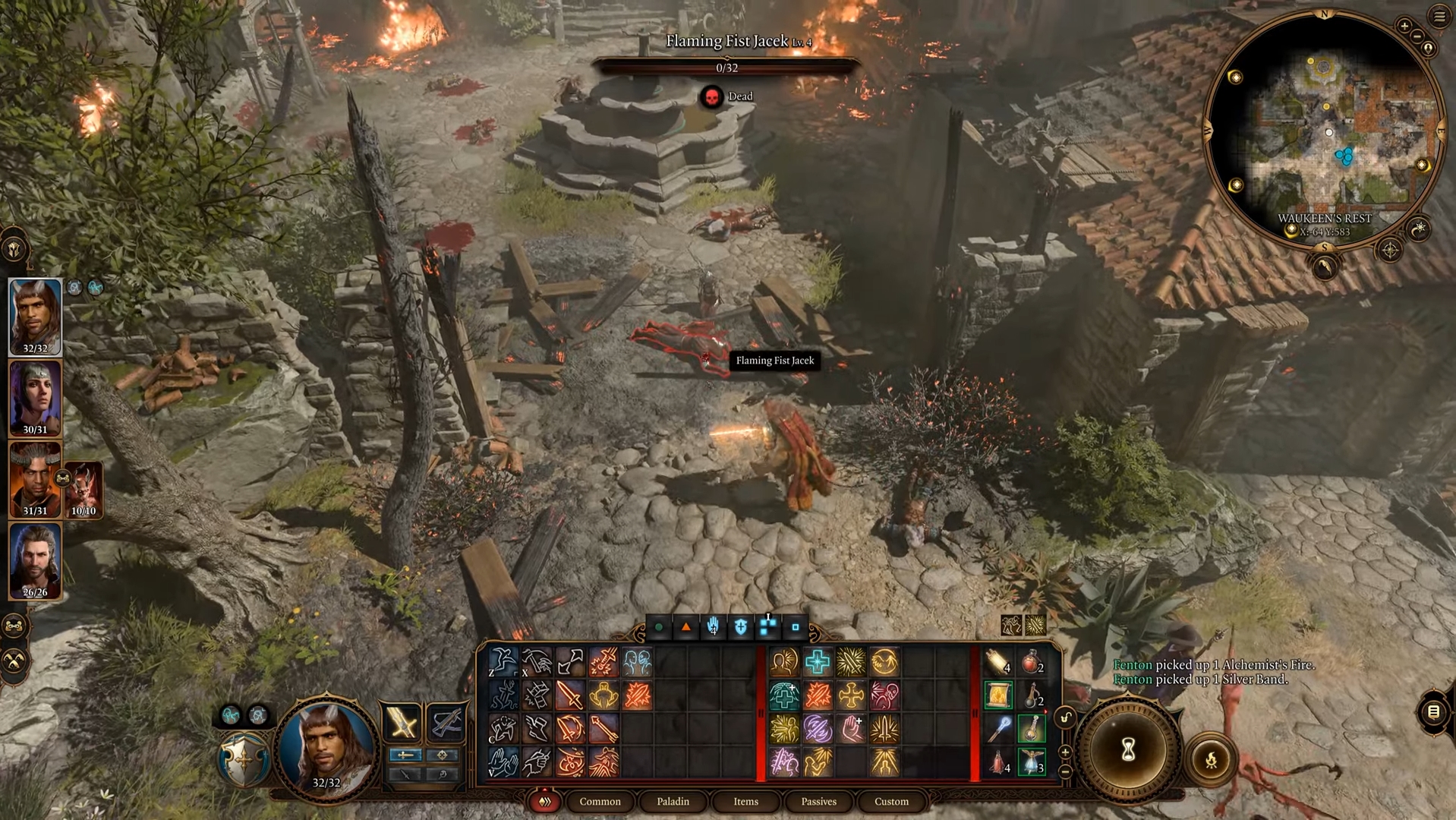Toggle the hotbar lock icon
This screenshot has height=820, width=1456.
coord(1066,717)
